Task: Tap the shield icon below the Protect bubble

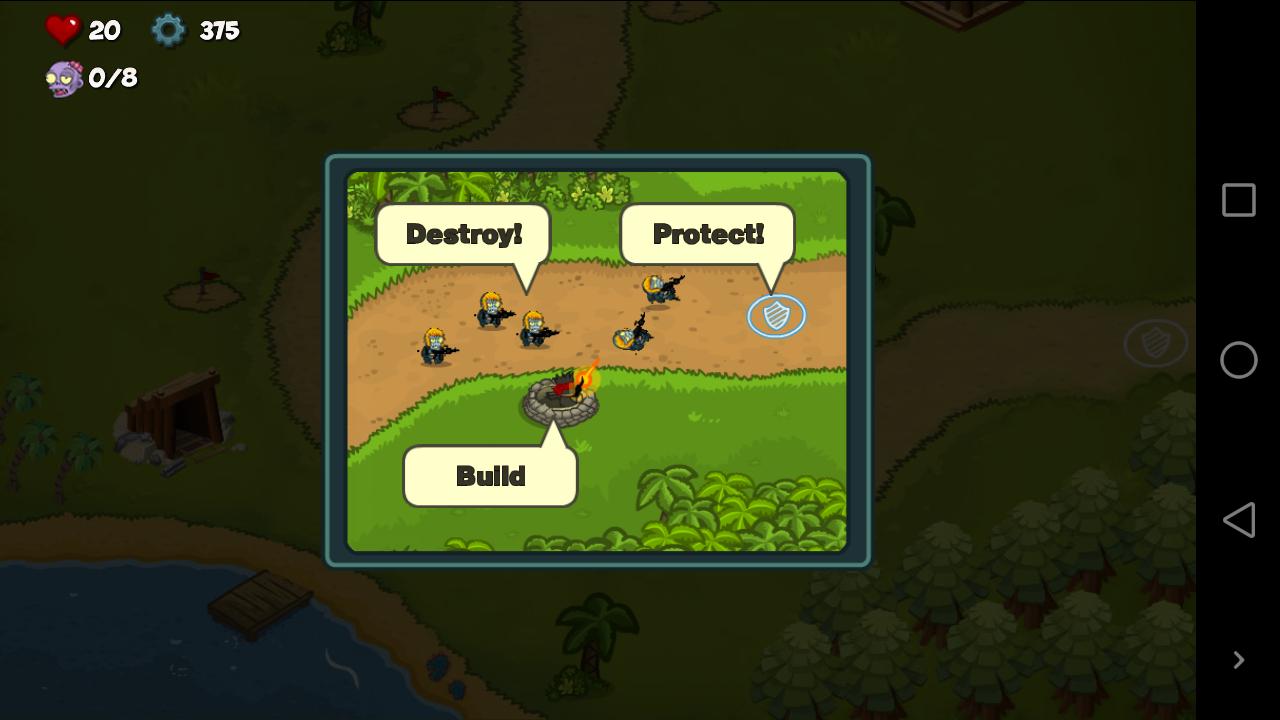Action: pos(776,315)
